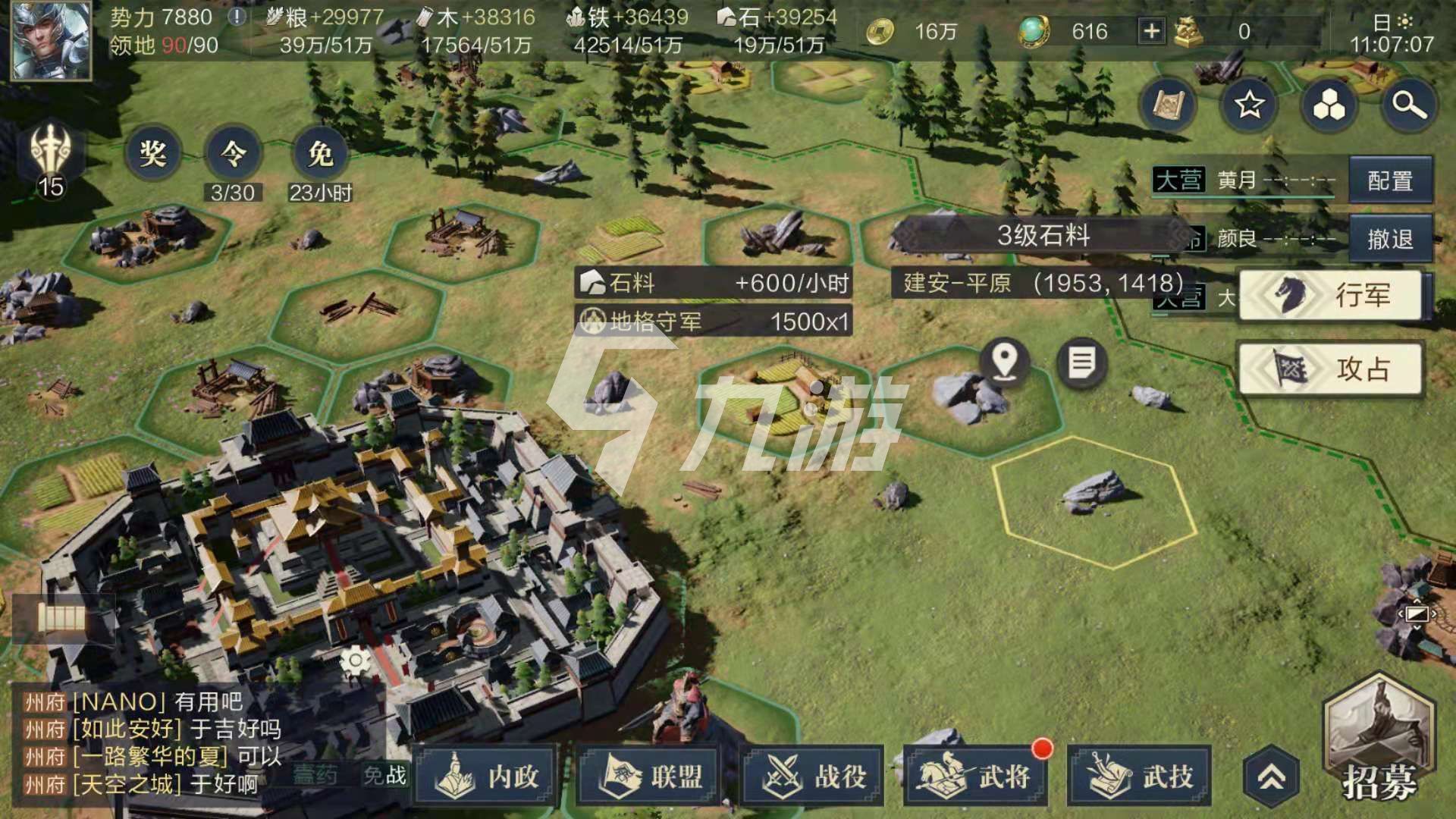1456x819 pixels.
Task: Open the 联盟 alliance menu
Action: (x=652, y=775)
